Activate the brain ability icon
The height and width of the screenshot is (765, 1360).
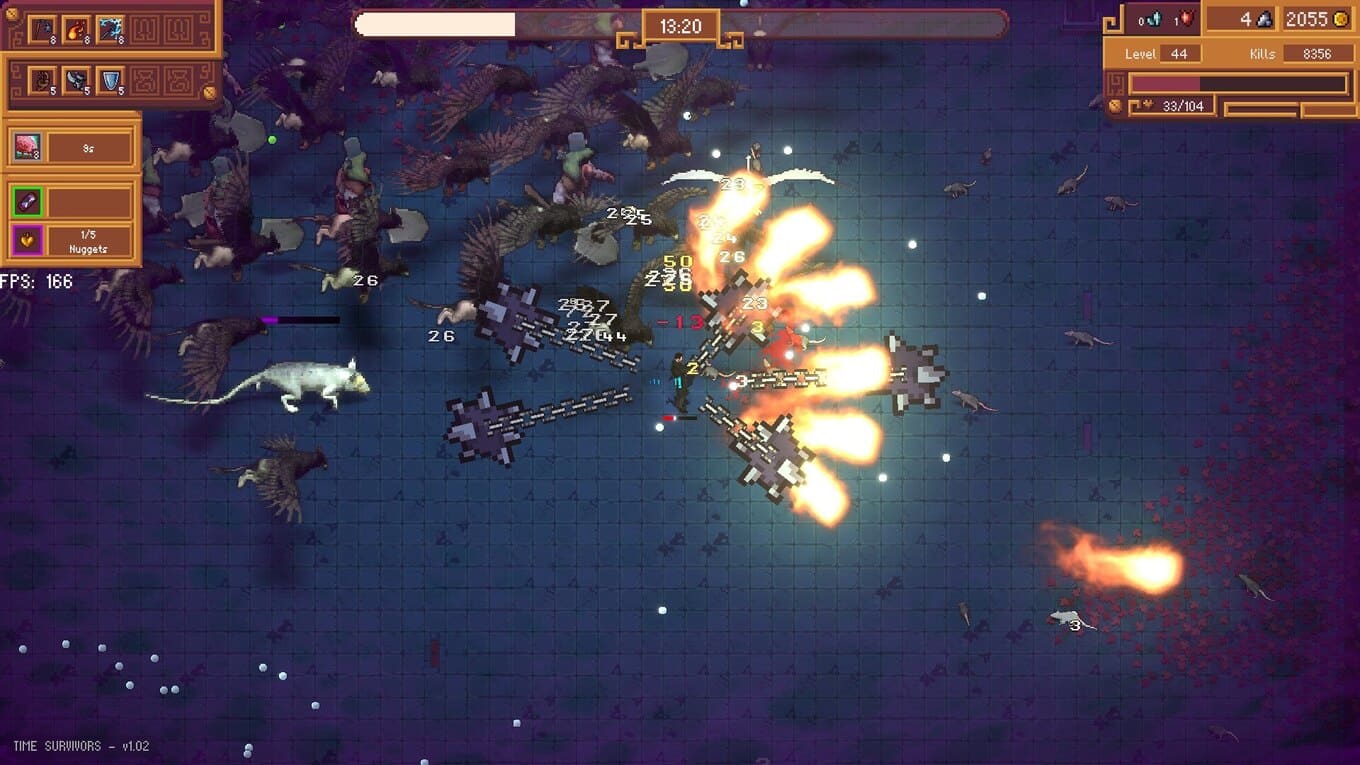26,148
